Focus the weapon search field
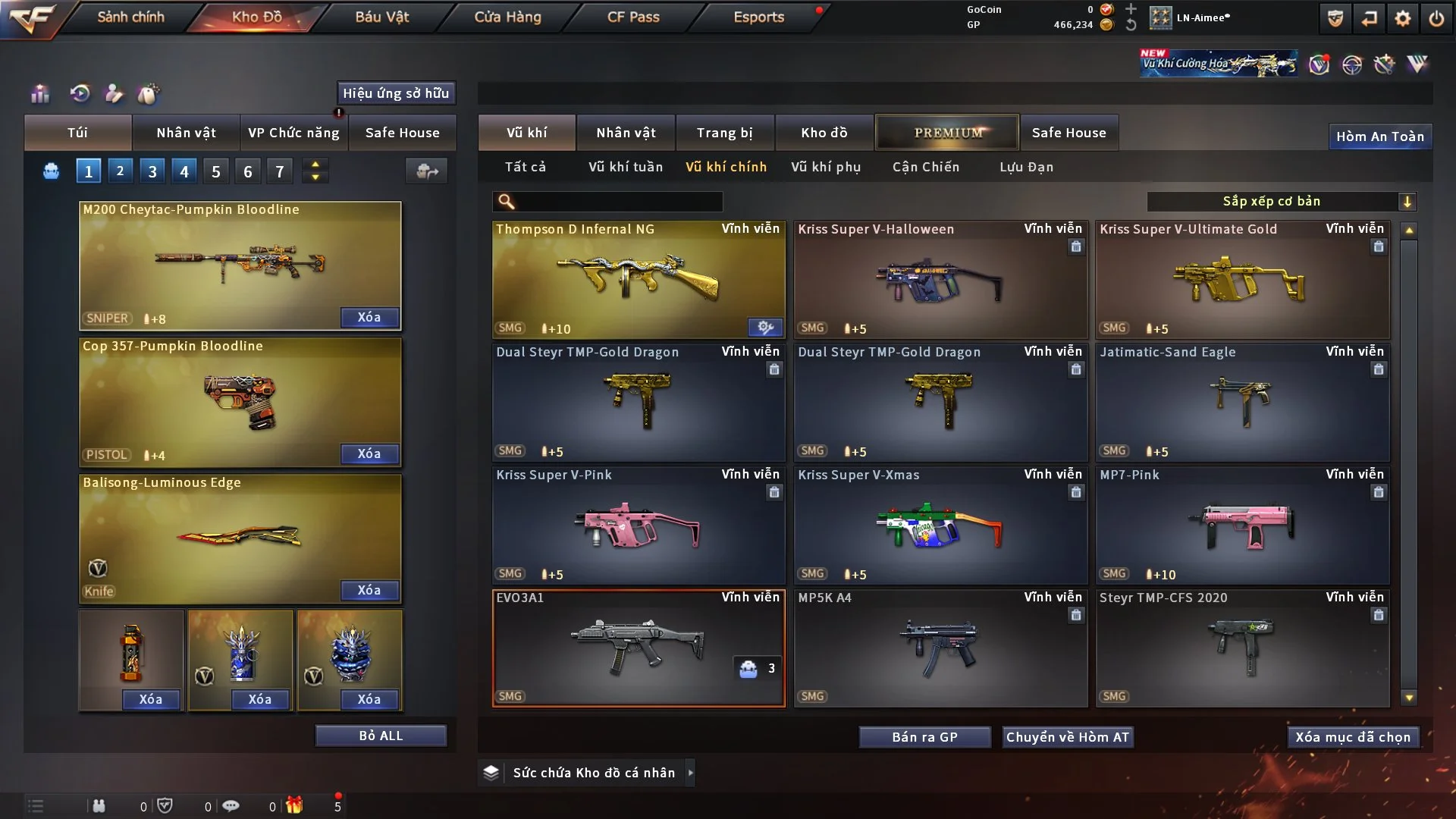Image resolution: width=1456 pixels, height=819 pixels. [618, 201]
